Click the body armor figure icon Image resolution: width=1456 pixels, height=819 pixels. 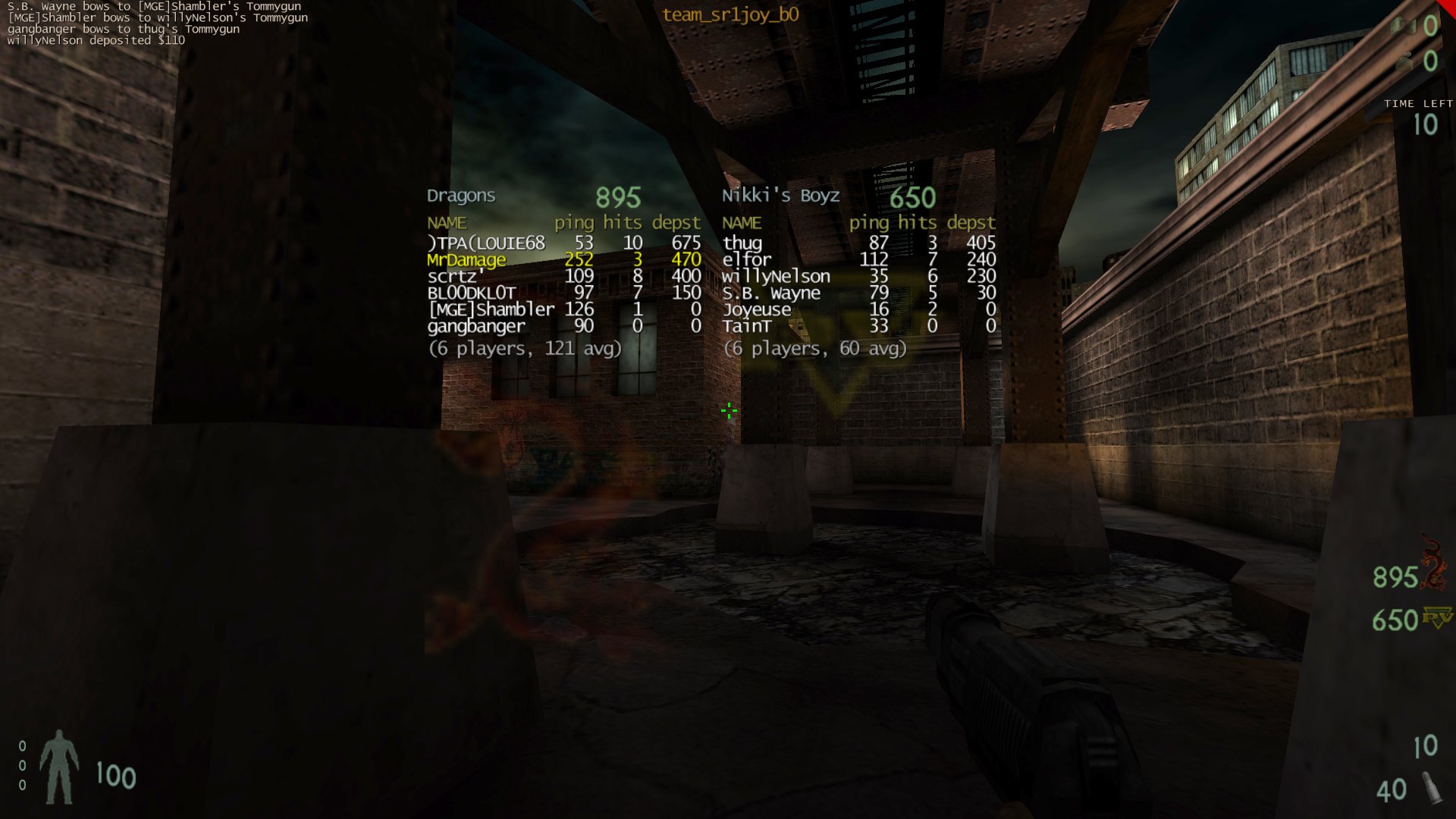[59, 767]
